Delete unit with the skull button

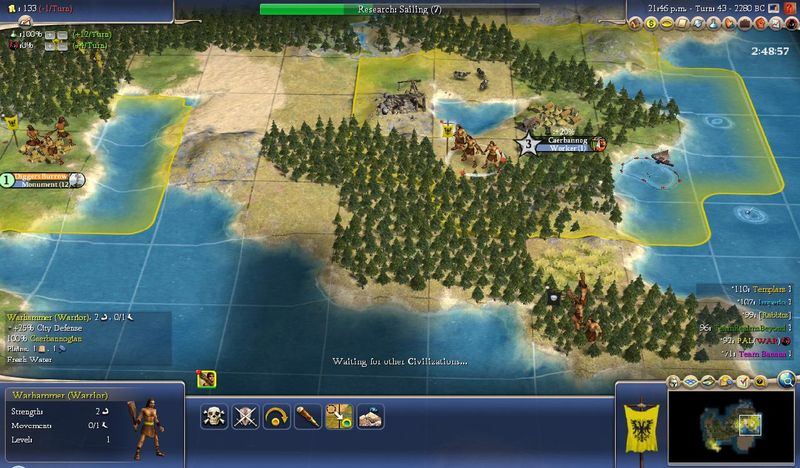click(x=214, y=416)
